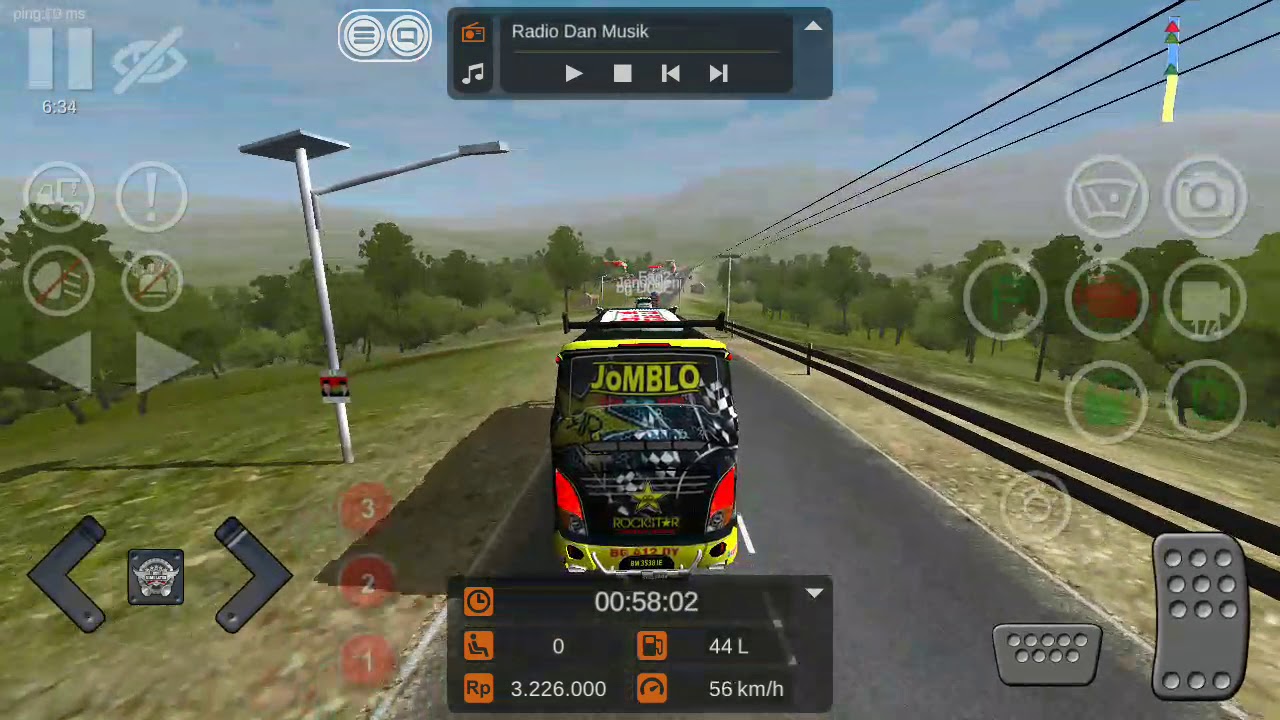Toggle the hazard exclamation button
Viewport: 1280px width, 720px height.
pyautogui.click(x=151, y=195)
